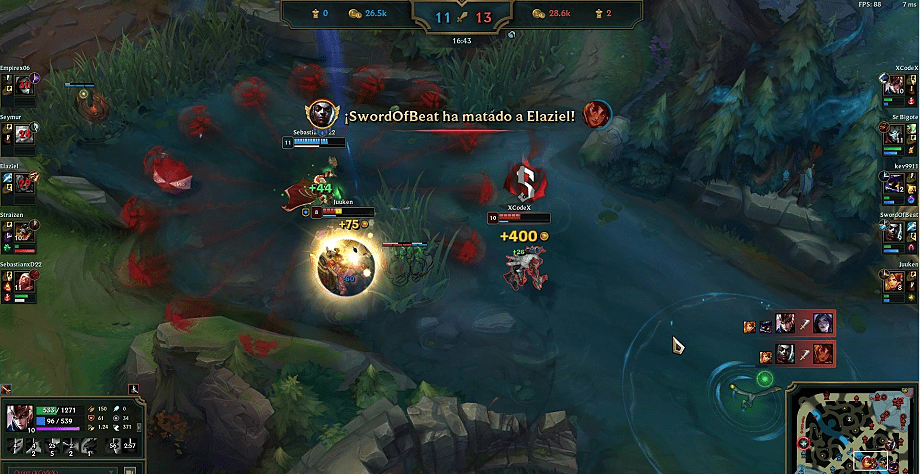Click the minimap
Screen dimensions: 920x474
coord(853,428)
